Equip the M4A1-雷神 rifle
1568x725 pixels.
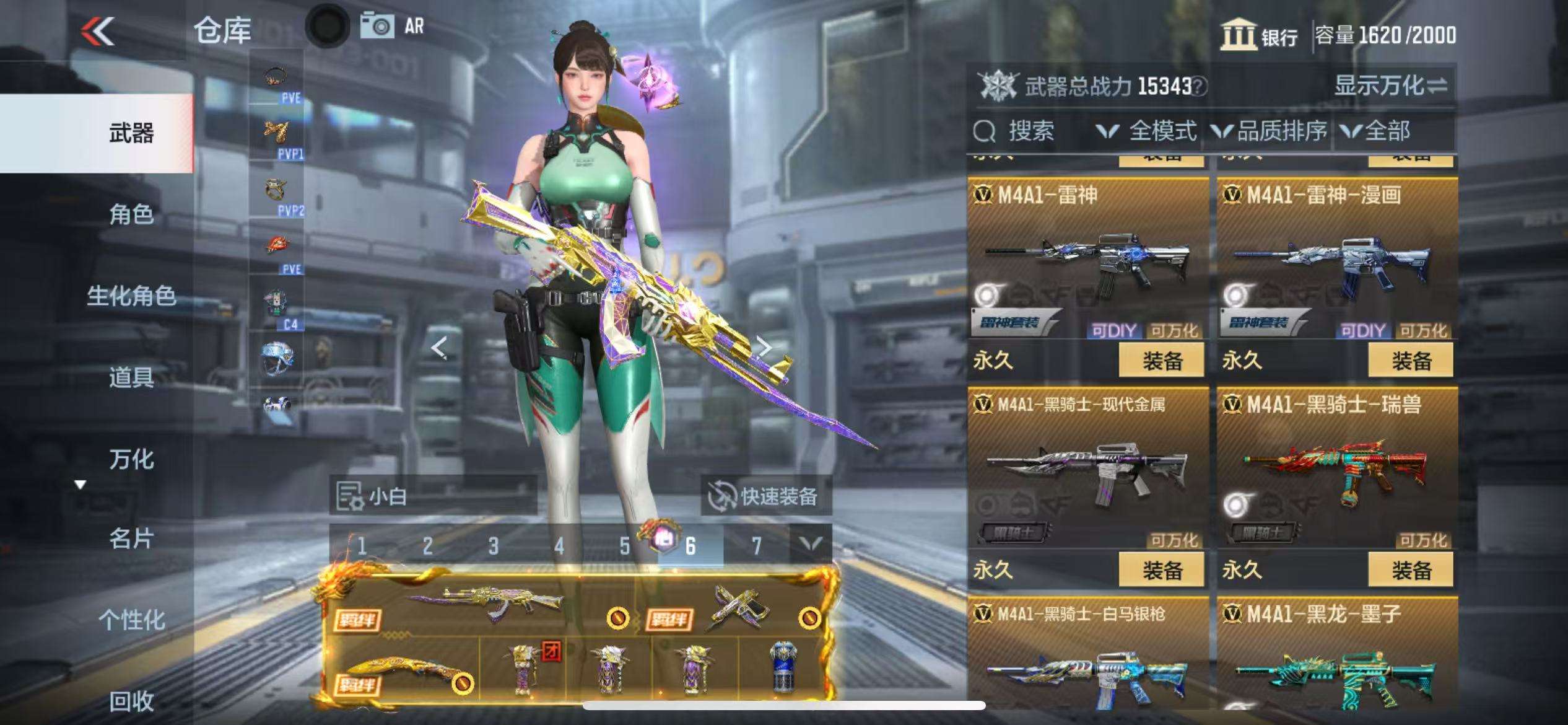point(1161,361)
